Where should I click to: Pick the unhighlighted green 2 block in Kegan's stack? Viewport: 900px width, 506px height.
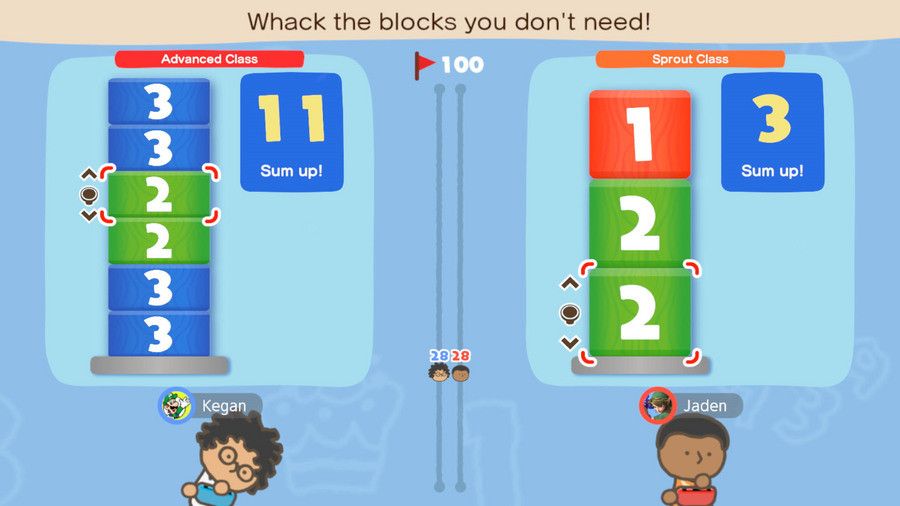(159, 241)
